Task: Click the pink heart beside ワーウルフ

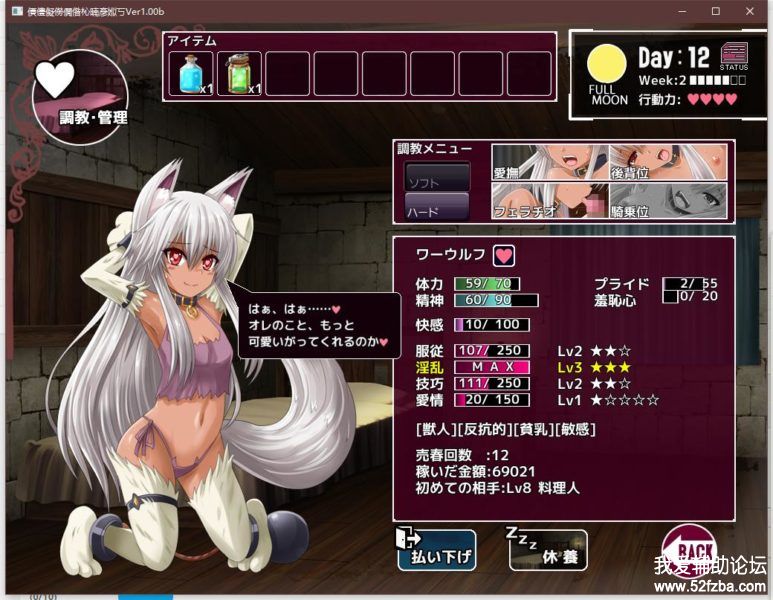Action: pyautogui.click(x=503, y=255)
